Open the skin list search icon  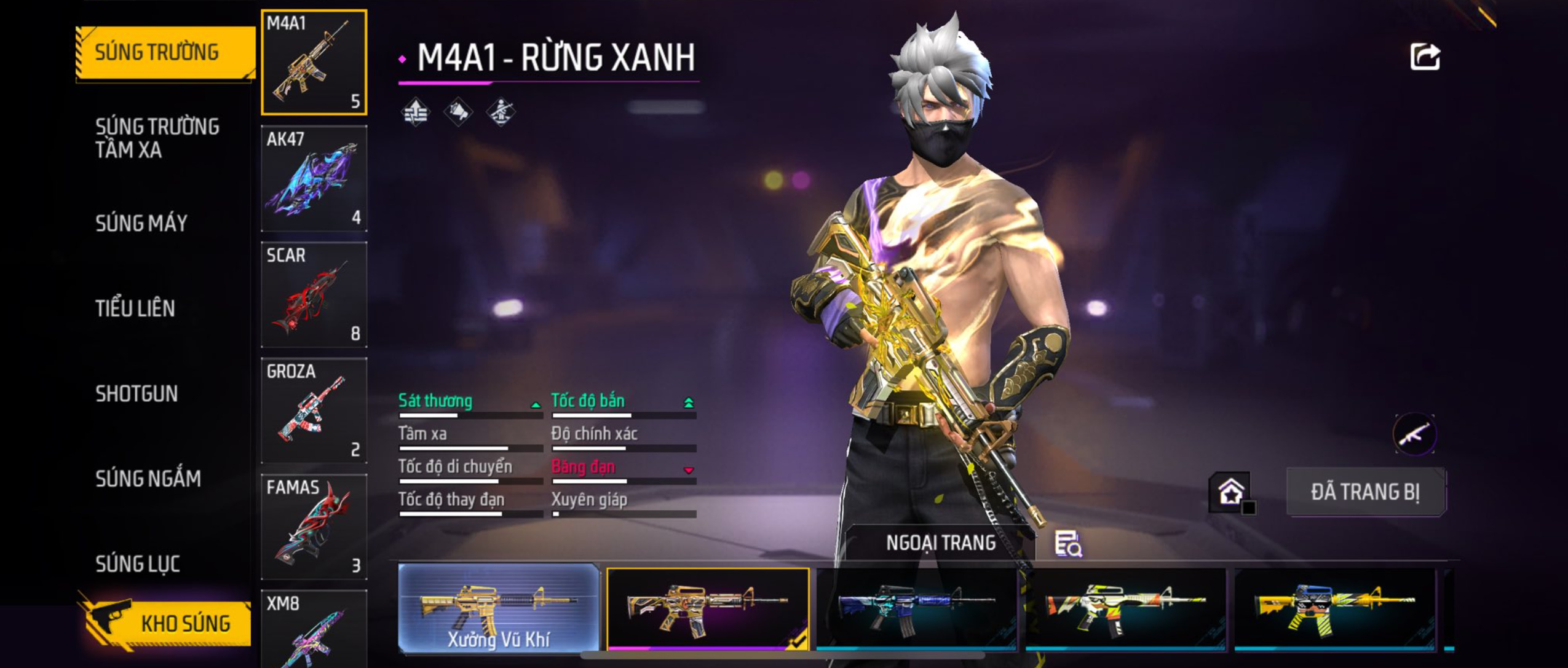click(x=1068, y=544)
